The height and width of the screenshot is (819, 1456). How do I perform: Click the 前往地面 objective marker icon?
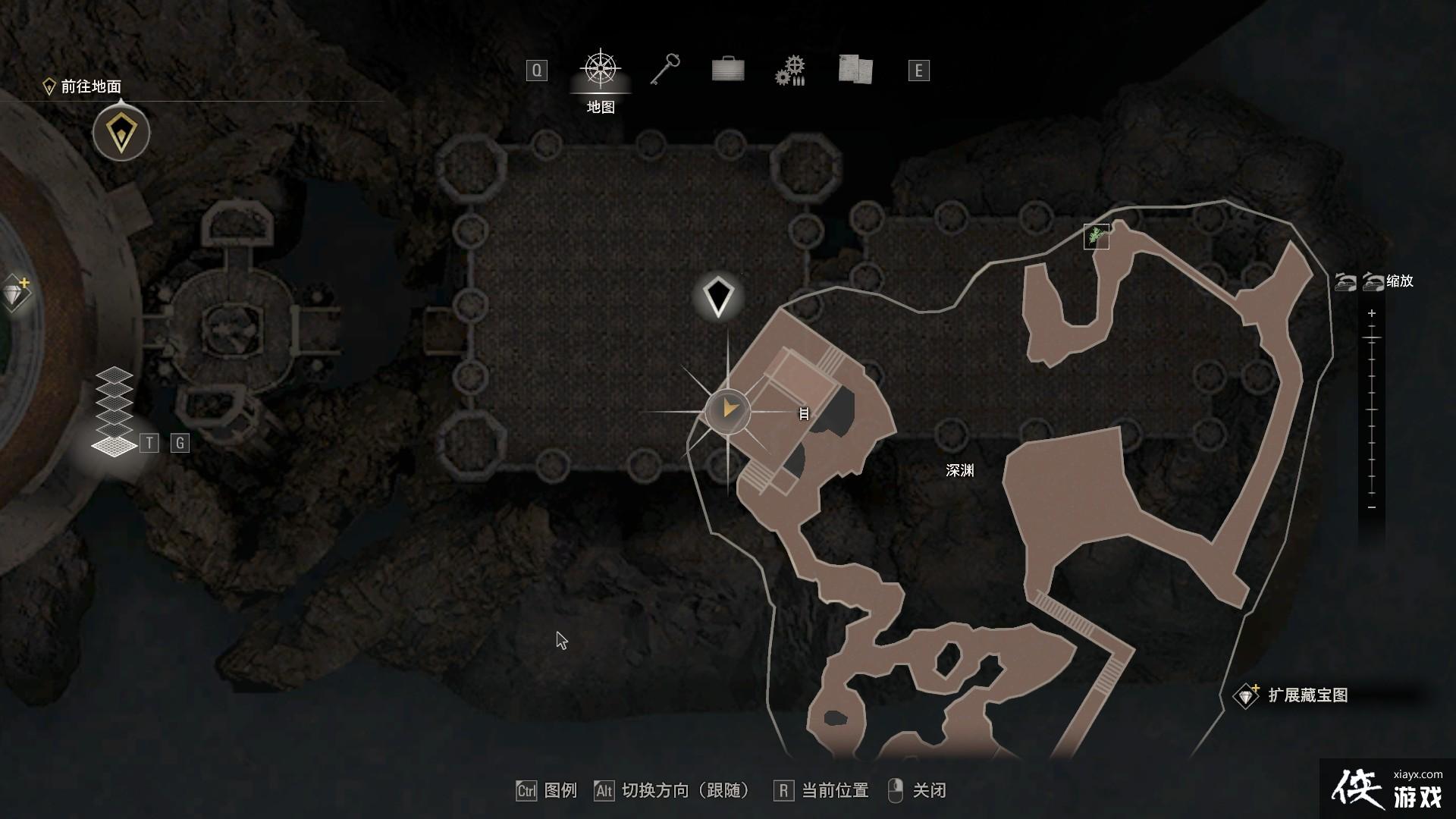(121, 132)
